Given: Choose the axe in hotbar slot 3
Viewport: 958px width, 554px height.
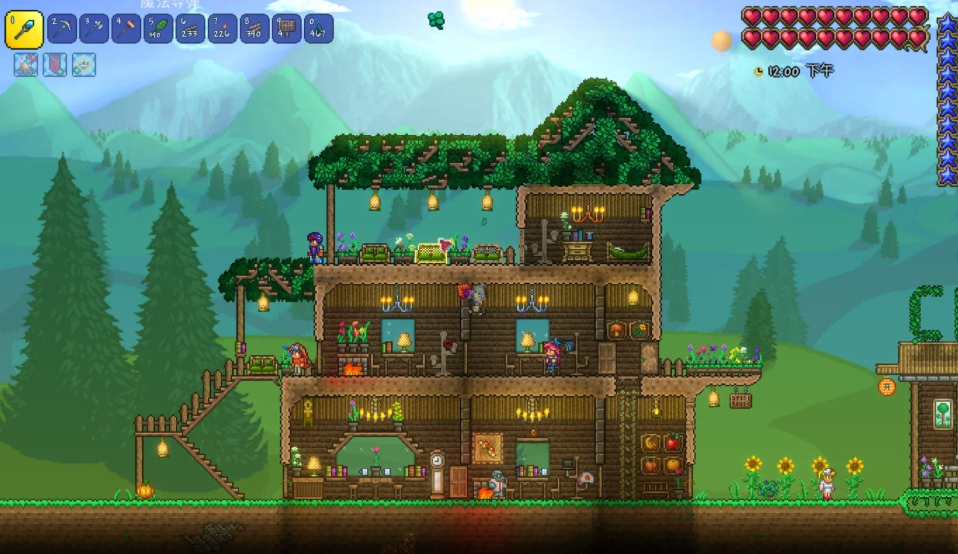Looking at the screenshot, I should pyautogui.click(x=94, y=29).
